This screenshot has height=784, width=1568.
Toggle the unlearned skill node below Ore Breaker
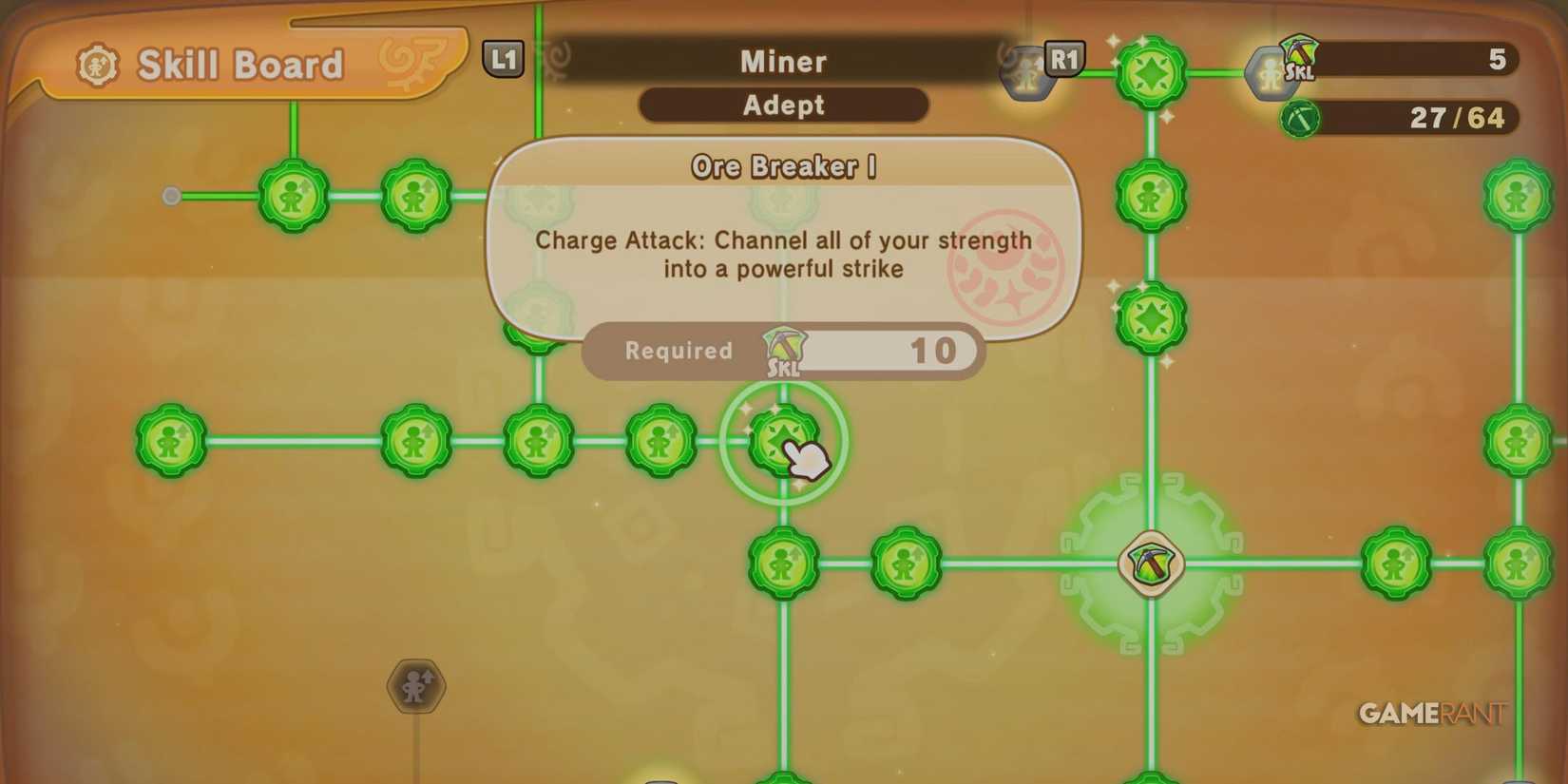click(782, 563)
